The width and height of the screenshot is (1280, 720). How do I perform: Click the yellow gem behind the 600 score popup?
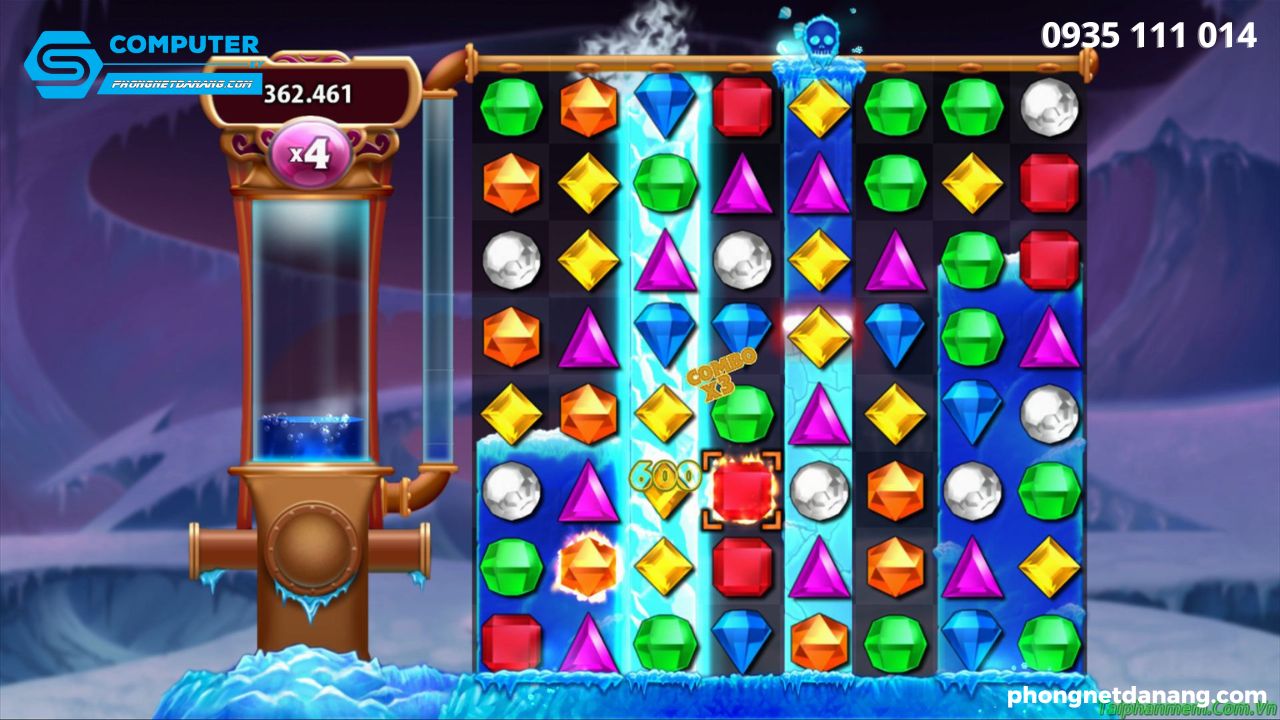coord(665,488)
